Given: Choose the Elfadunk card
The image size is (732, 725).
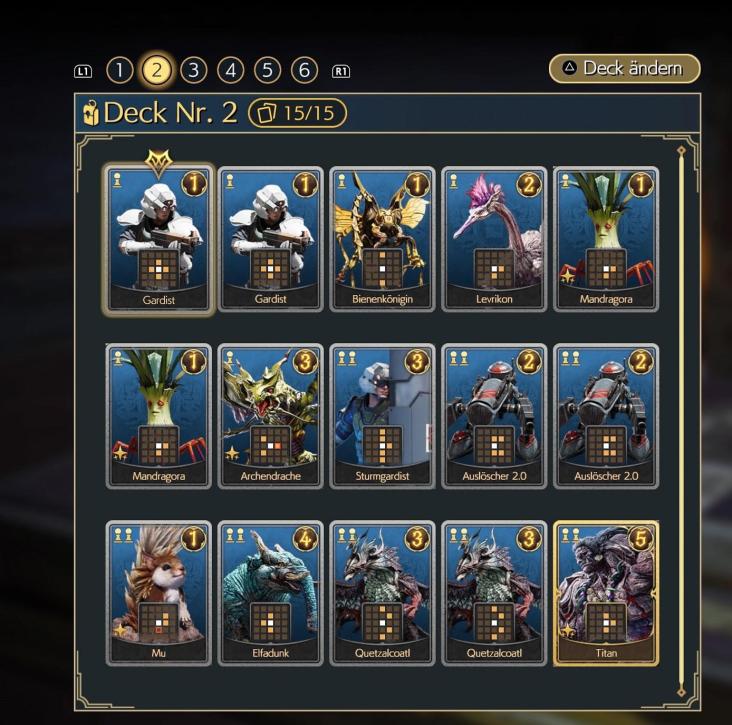Looking at the screenshot, I should [270, 592].
